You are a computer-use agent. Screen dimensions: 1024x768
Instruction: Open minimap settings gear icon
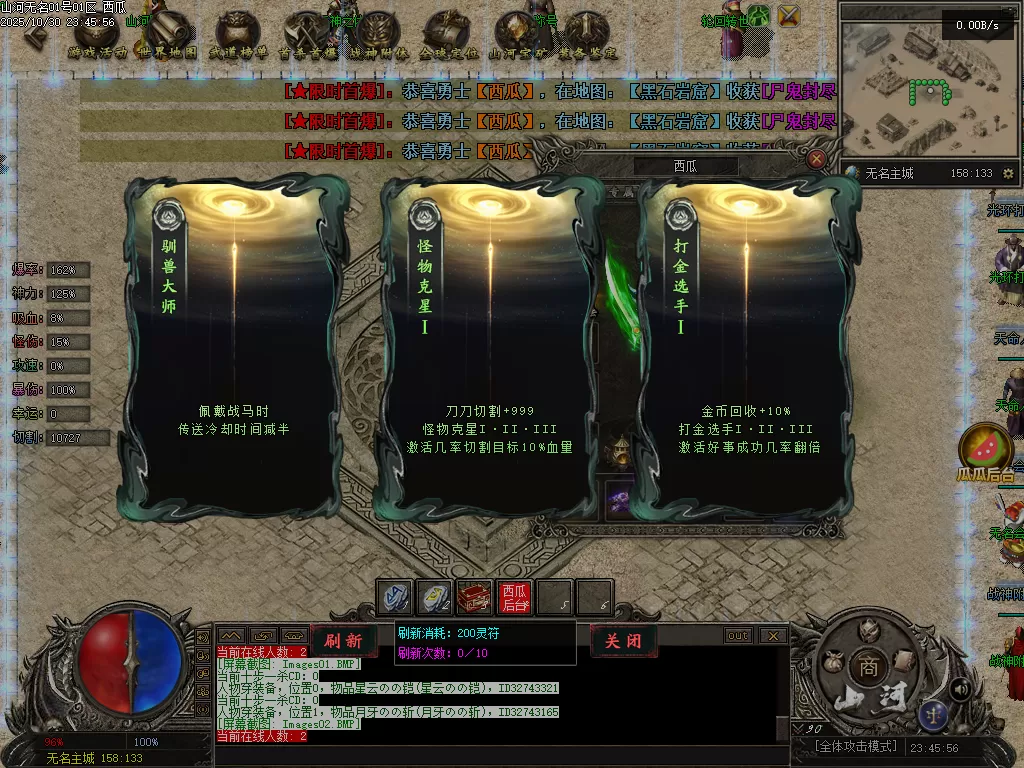pyautogui.click(x=1007, y=173)
